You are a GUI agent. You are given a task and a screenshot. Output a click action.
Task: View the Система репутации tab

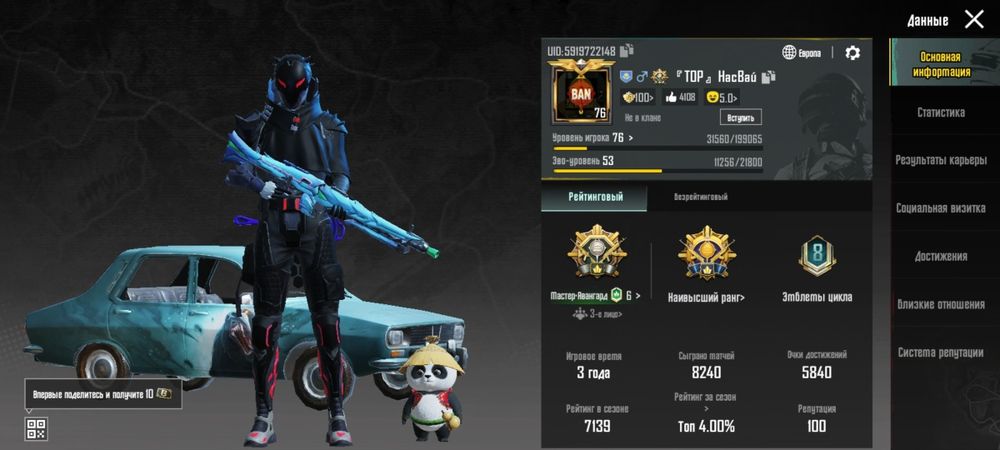pos(941,352)
